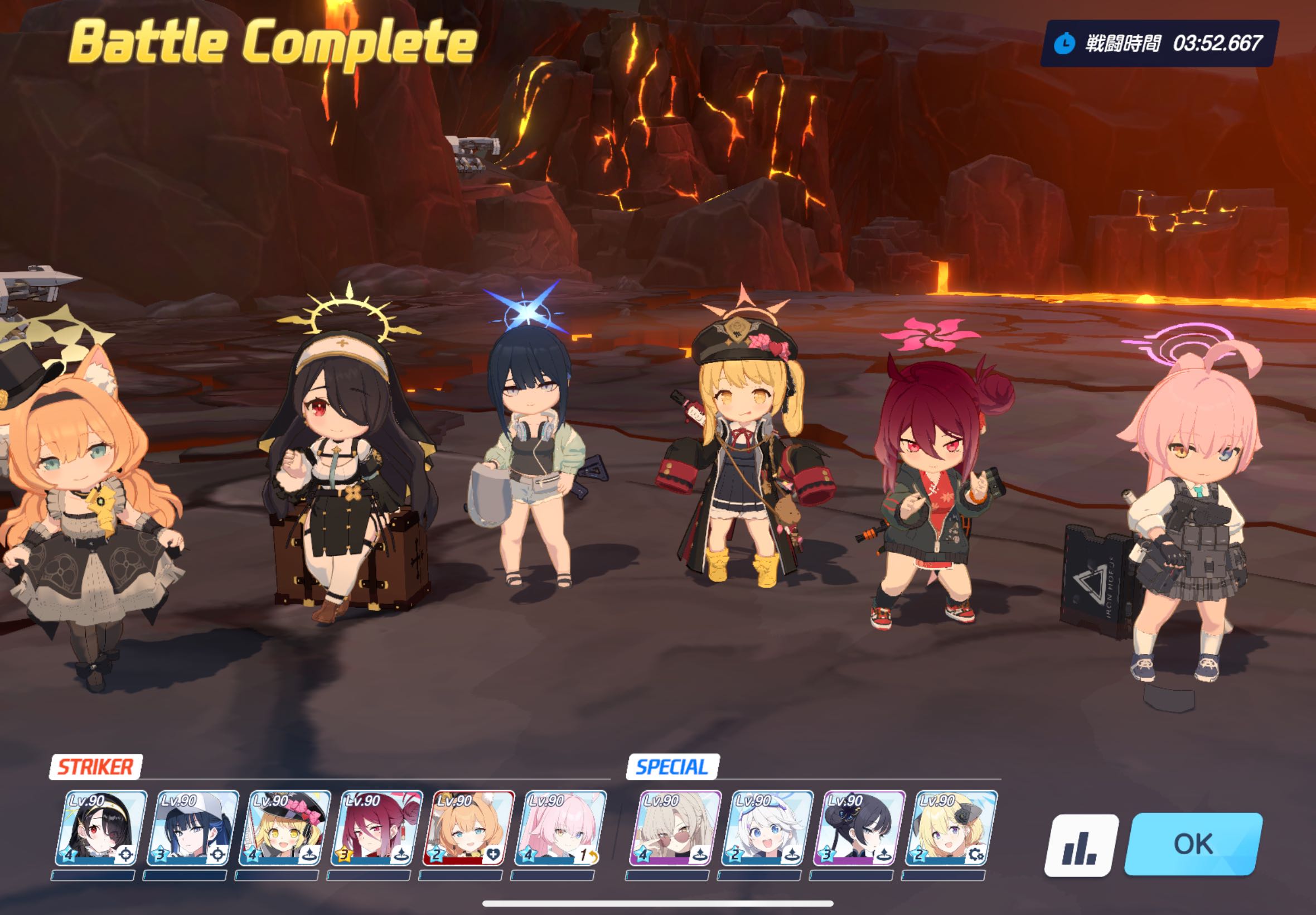The image size is (1316, 915).
Task: Select the special student wearing pink sunglasses
Action: (x=675, y=828)
